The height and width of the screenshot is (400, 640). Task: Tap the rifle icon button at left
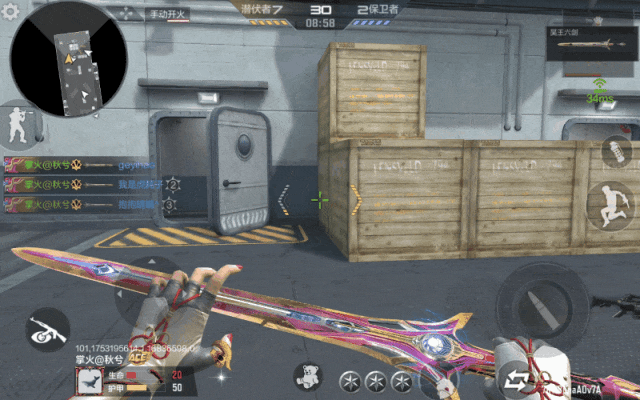tap(45, 326)
